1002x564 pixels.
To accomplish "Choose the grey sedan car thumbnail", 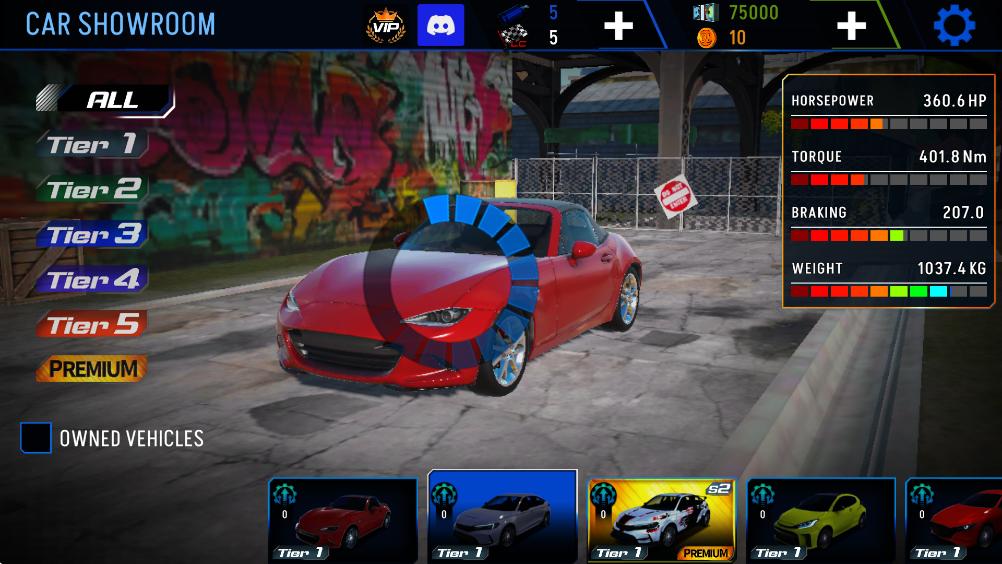I will pyautogui.click(x=502, y=518).
